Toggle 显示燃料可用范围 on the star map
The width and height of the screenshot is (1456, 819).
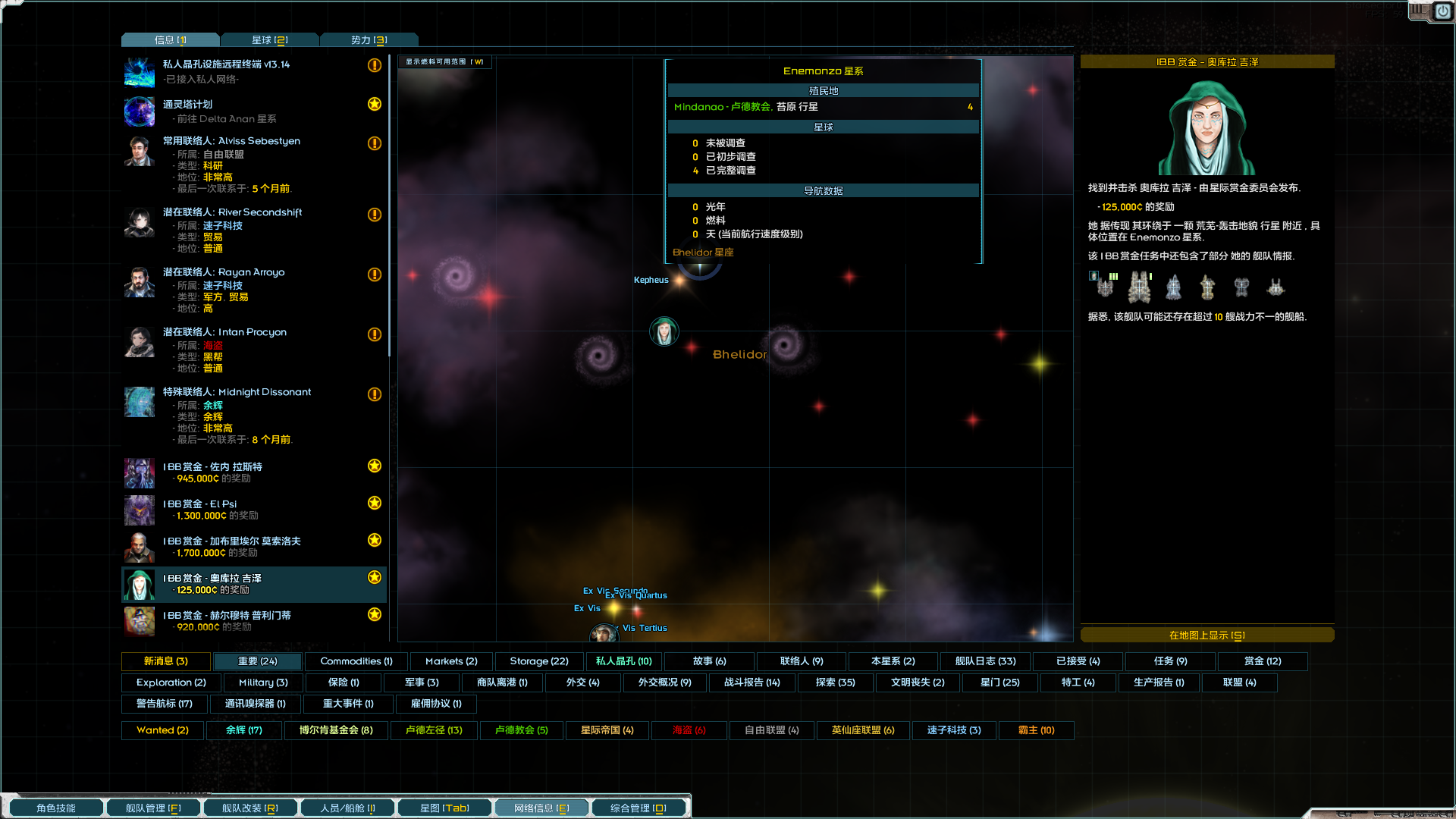[444, 62]
